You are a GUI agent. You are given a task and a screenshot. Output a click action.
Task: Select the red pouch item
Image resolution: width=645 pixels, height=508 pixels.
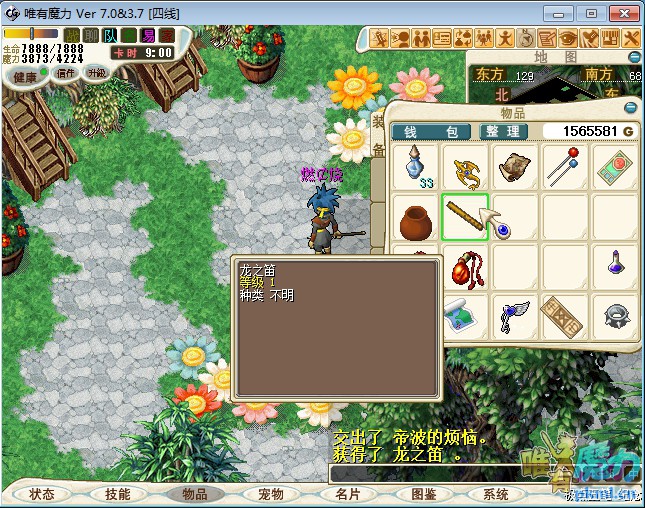465,268
